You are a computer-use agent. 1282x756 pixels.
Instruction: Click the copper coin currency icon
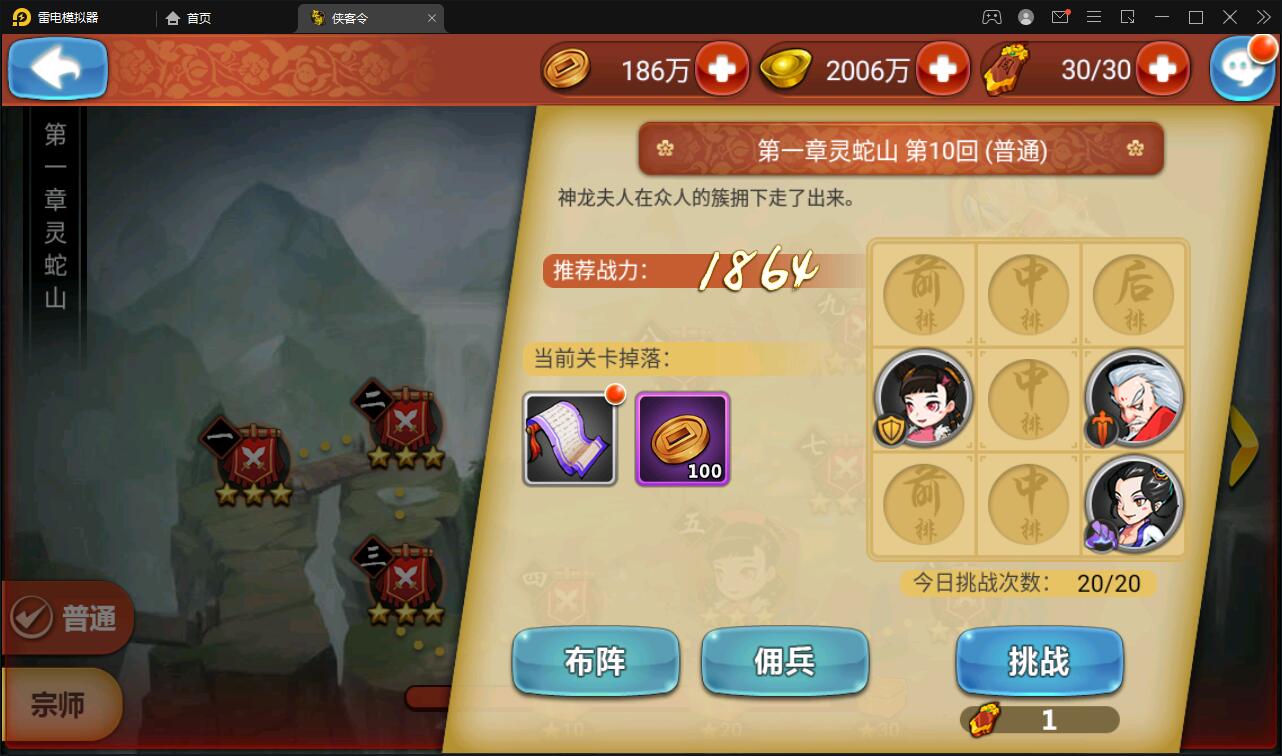[568, 68]
